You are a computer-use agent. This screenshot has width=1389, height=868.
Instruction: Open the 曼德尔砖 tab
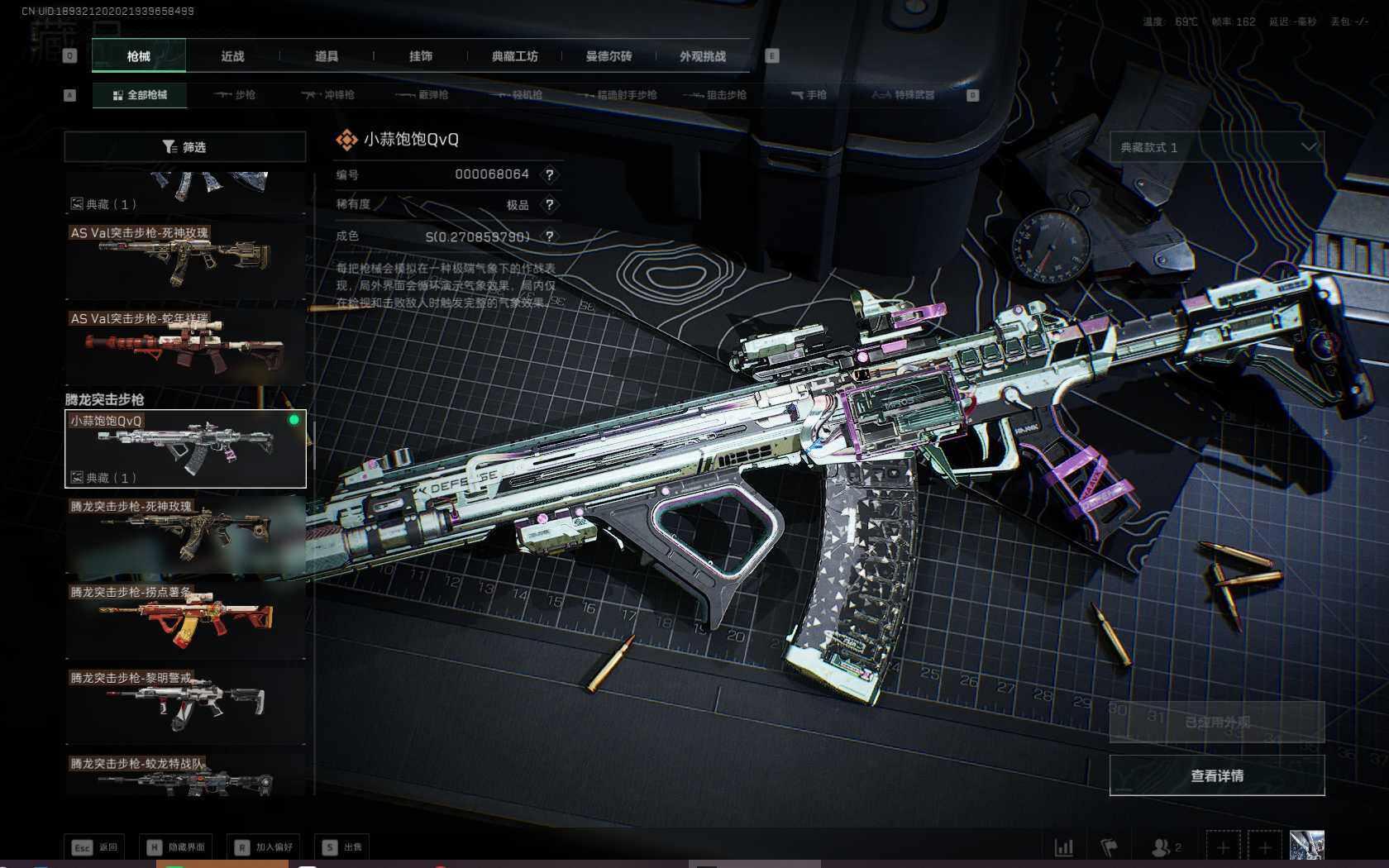[609, 56]
